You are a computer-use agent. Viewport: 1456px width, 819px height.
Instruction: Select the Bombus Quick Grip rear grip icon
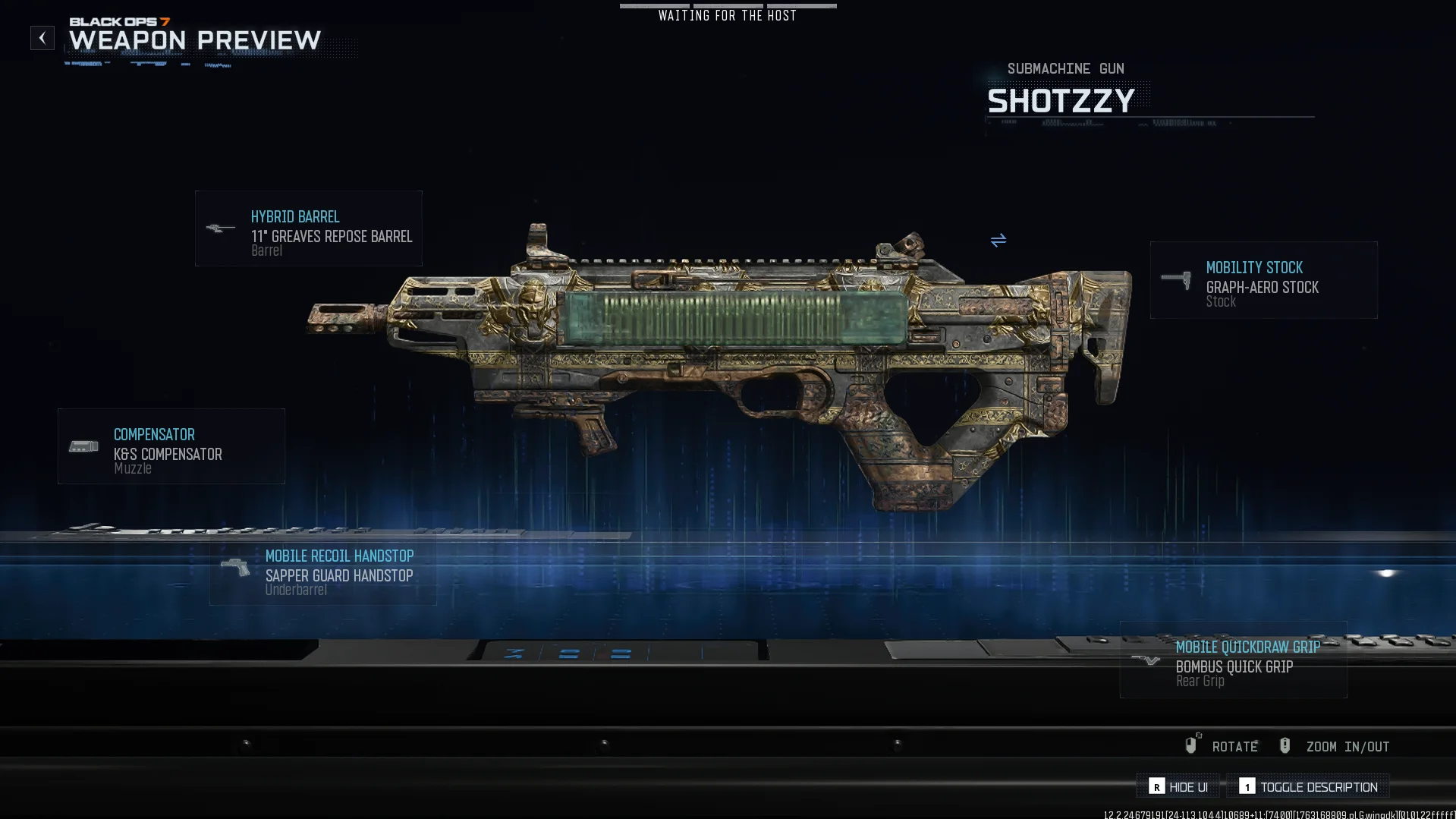[x=1145, y=659]
